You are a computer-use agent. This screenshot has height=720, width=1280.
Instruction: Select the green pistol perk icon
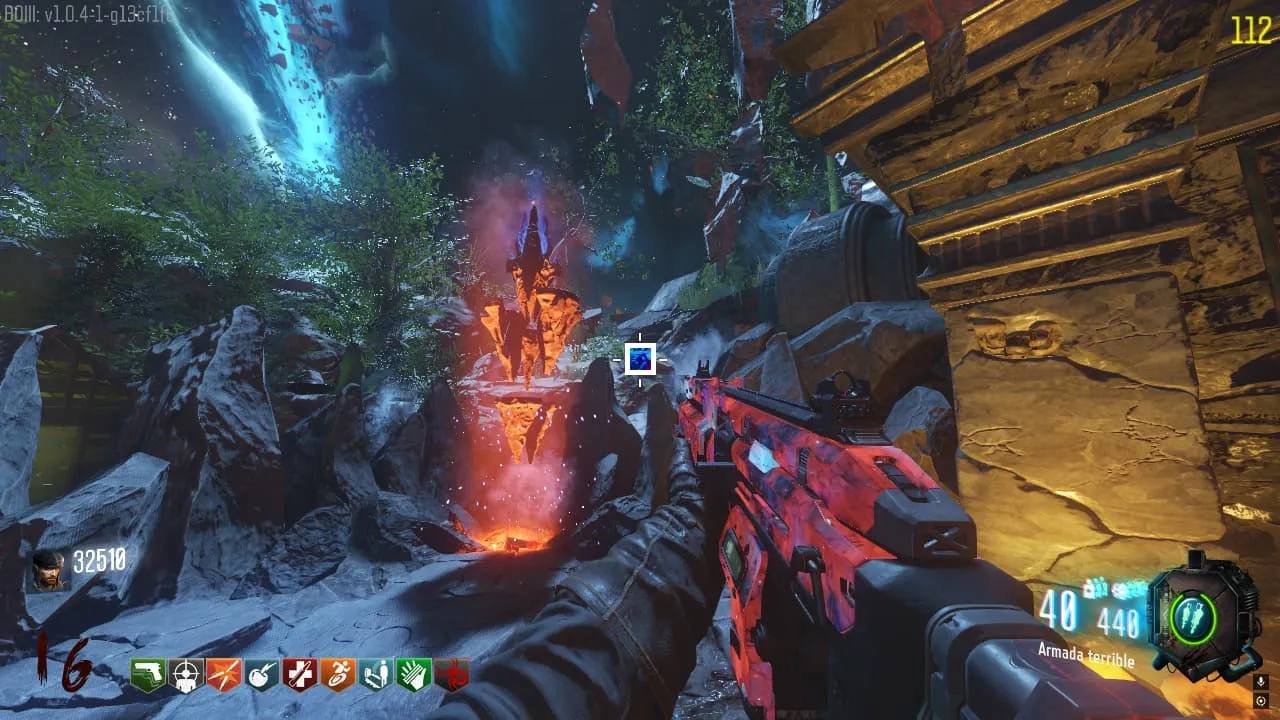tap(148, 675)
